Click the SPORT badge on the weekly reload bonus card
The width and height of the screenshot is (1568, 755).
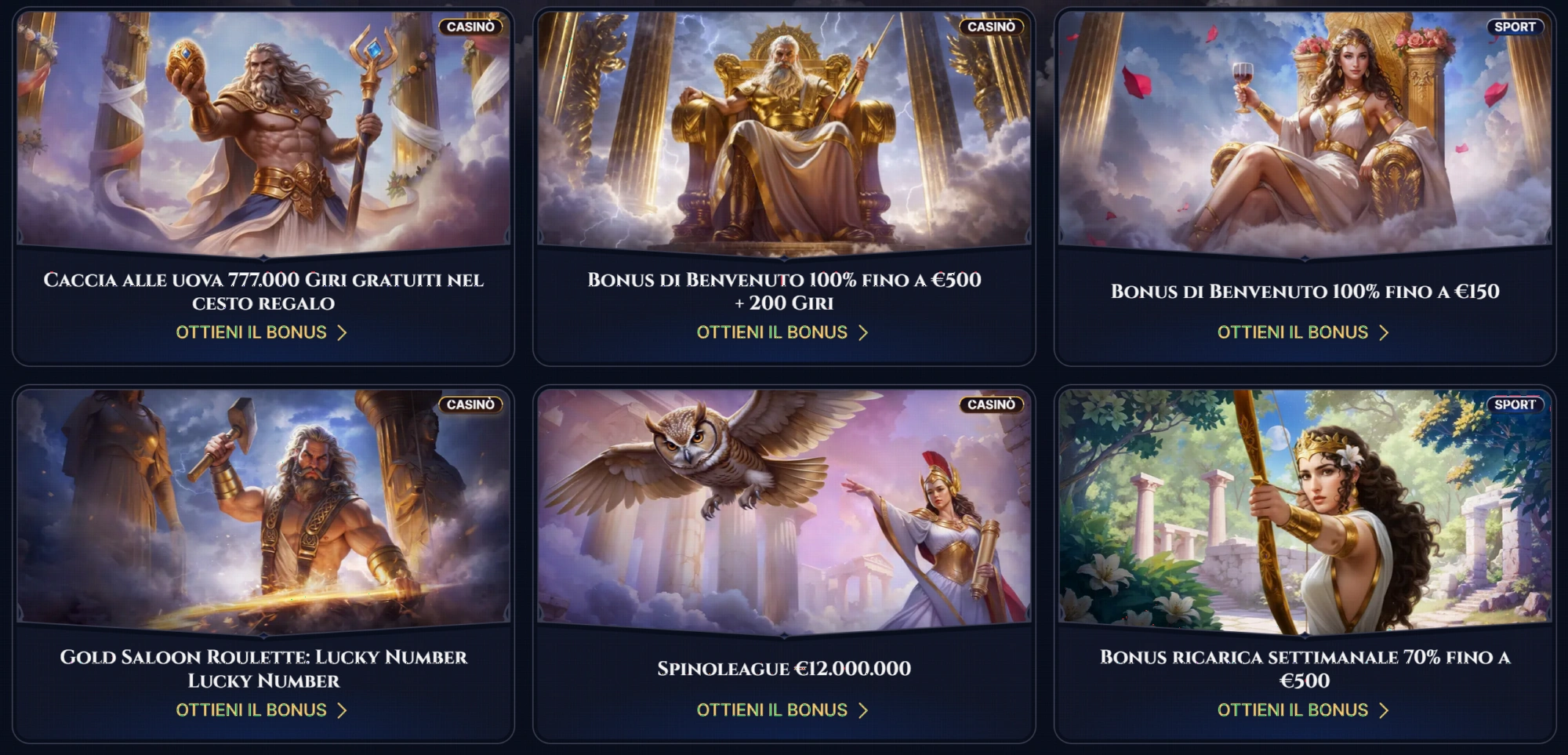(1516, 405)
